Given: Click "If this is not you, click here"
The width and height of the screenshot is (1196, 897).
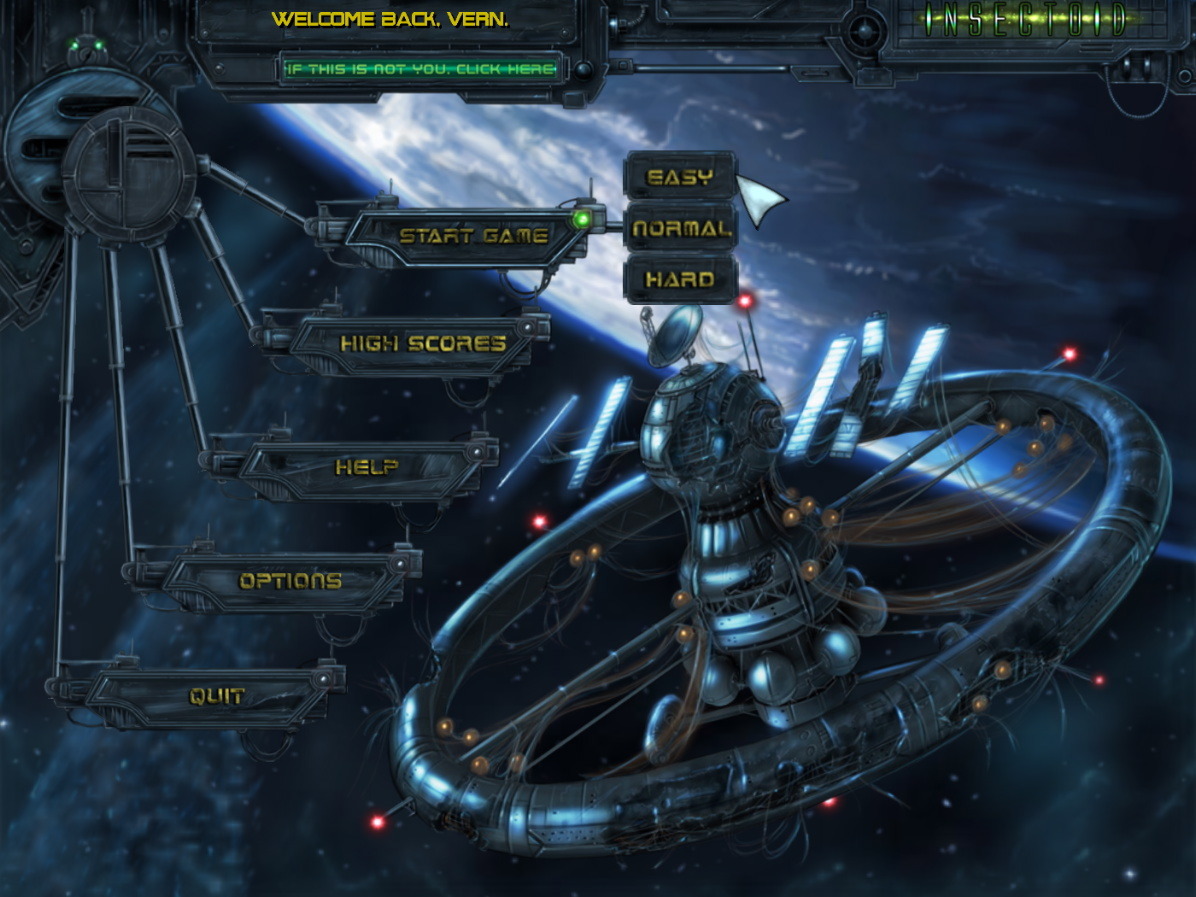Looking at the screenshot, I should click(420, 69).
